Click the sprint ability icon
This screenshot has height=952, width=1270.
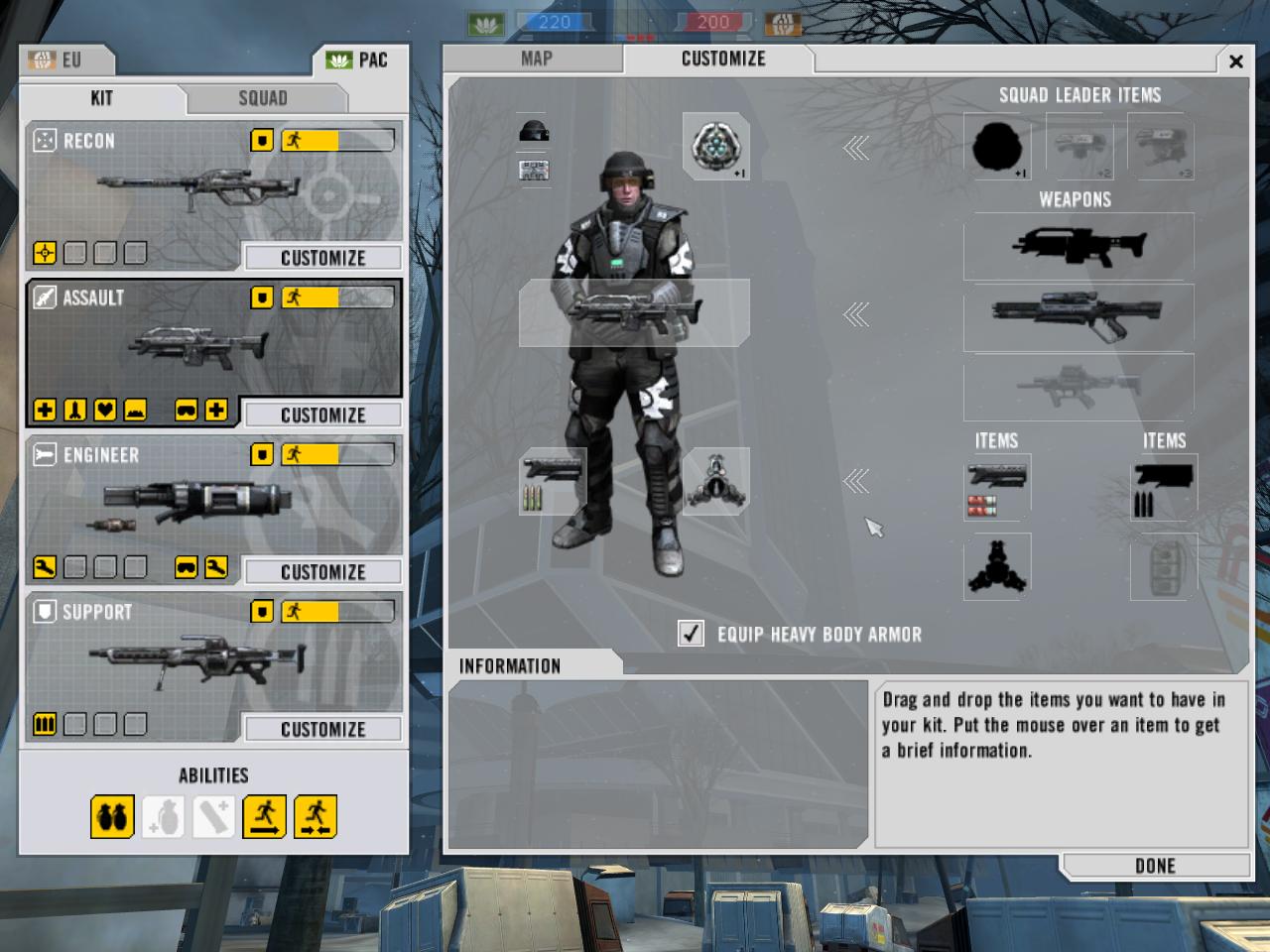(265, 817)
